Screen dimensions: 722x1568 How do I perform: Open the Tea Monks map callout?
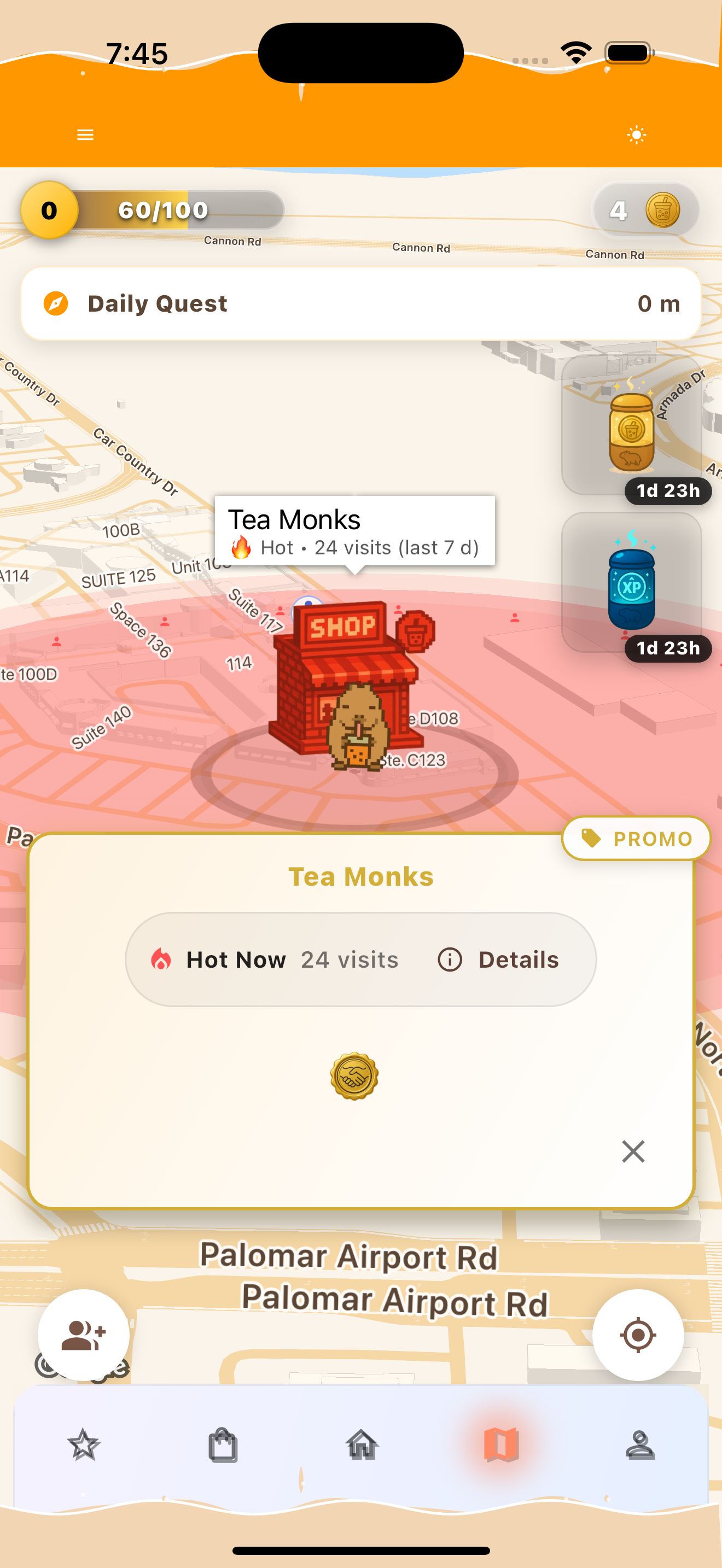pos(355,531)
